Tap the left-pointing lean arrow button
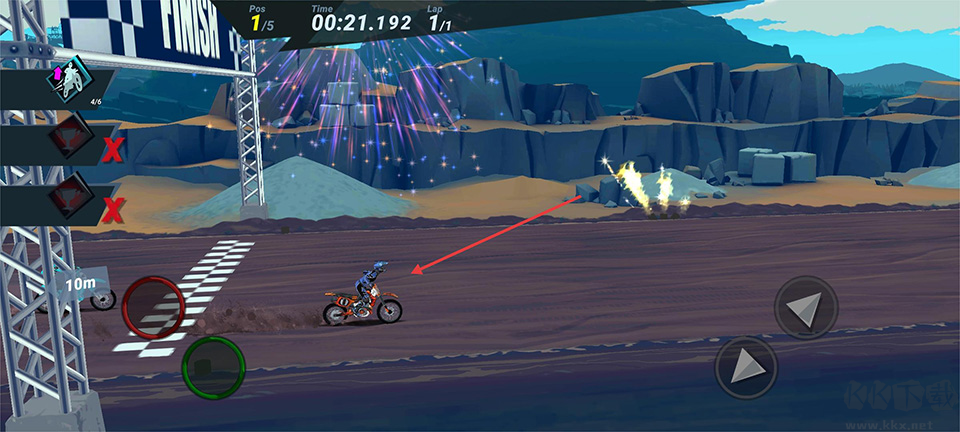This screenshot has height=432, width=960. [x=806, y=307]
